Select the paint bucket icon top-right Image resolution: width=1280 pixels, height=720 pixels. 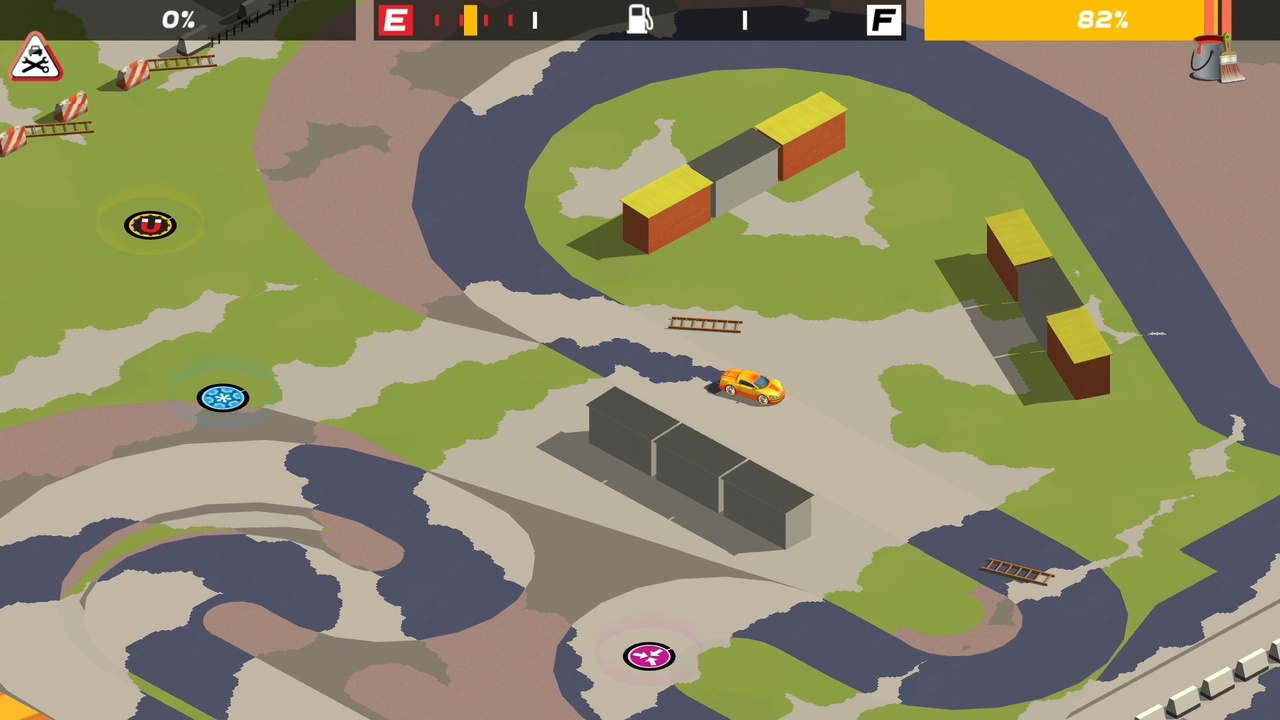(1207, 57)
